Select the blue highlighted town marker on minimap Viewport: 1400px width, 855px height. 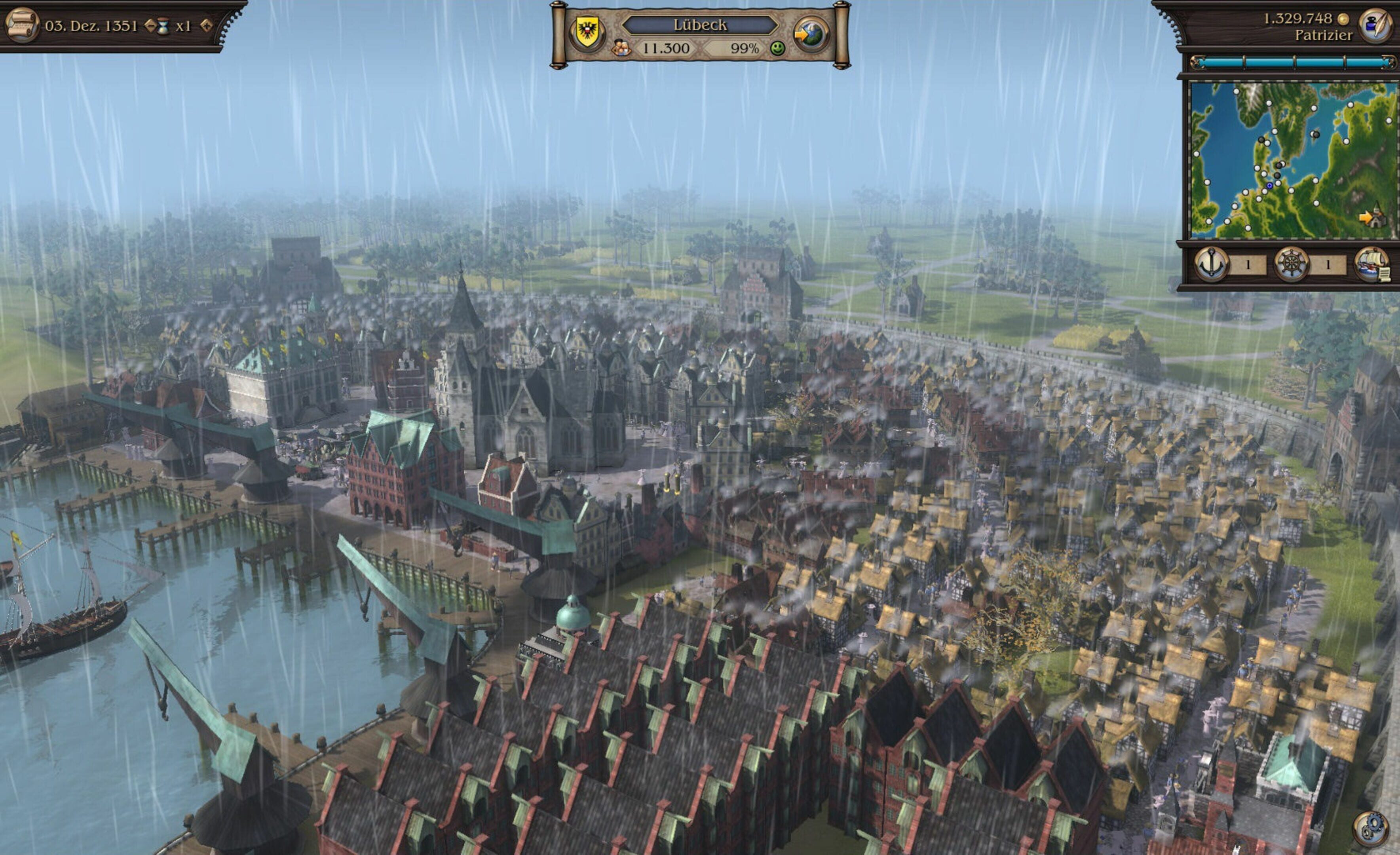[1269, 186]
